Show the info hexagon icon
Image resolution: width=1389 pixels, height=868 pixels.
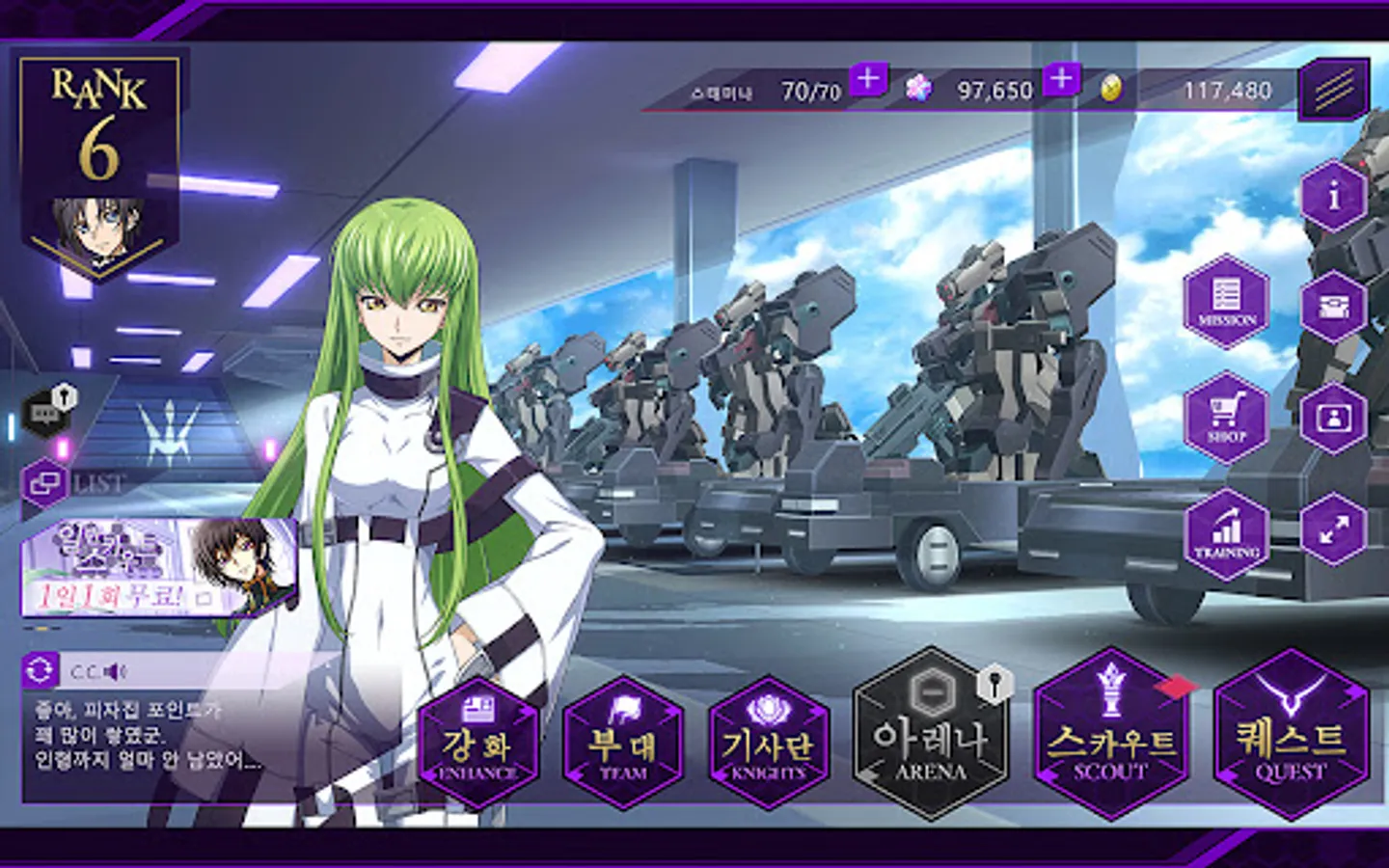[x=1334, y=196]
